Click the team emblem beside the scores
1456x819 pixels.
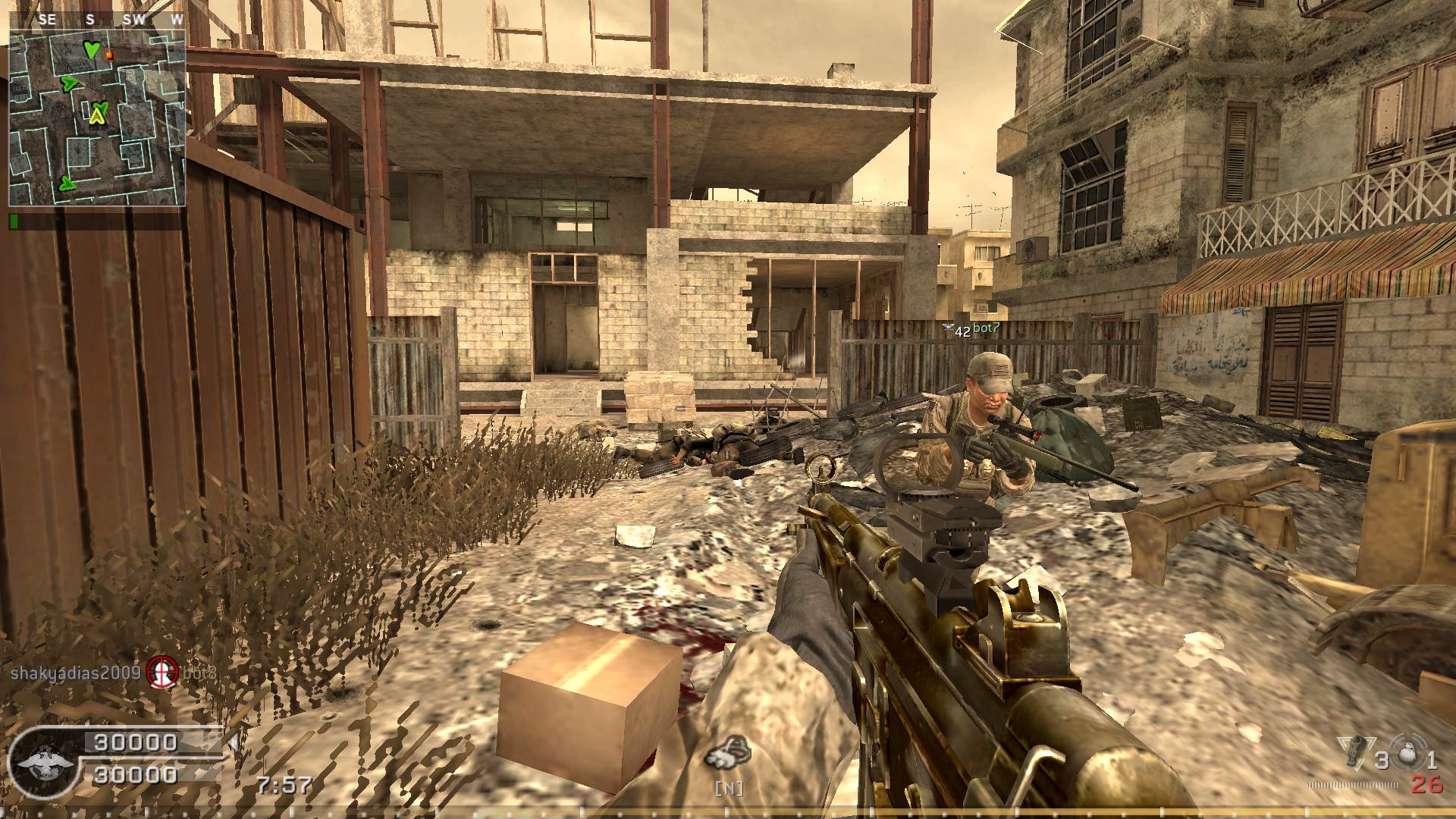[43, 762]
